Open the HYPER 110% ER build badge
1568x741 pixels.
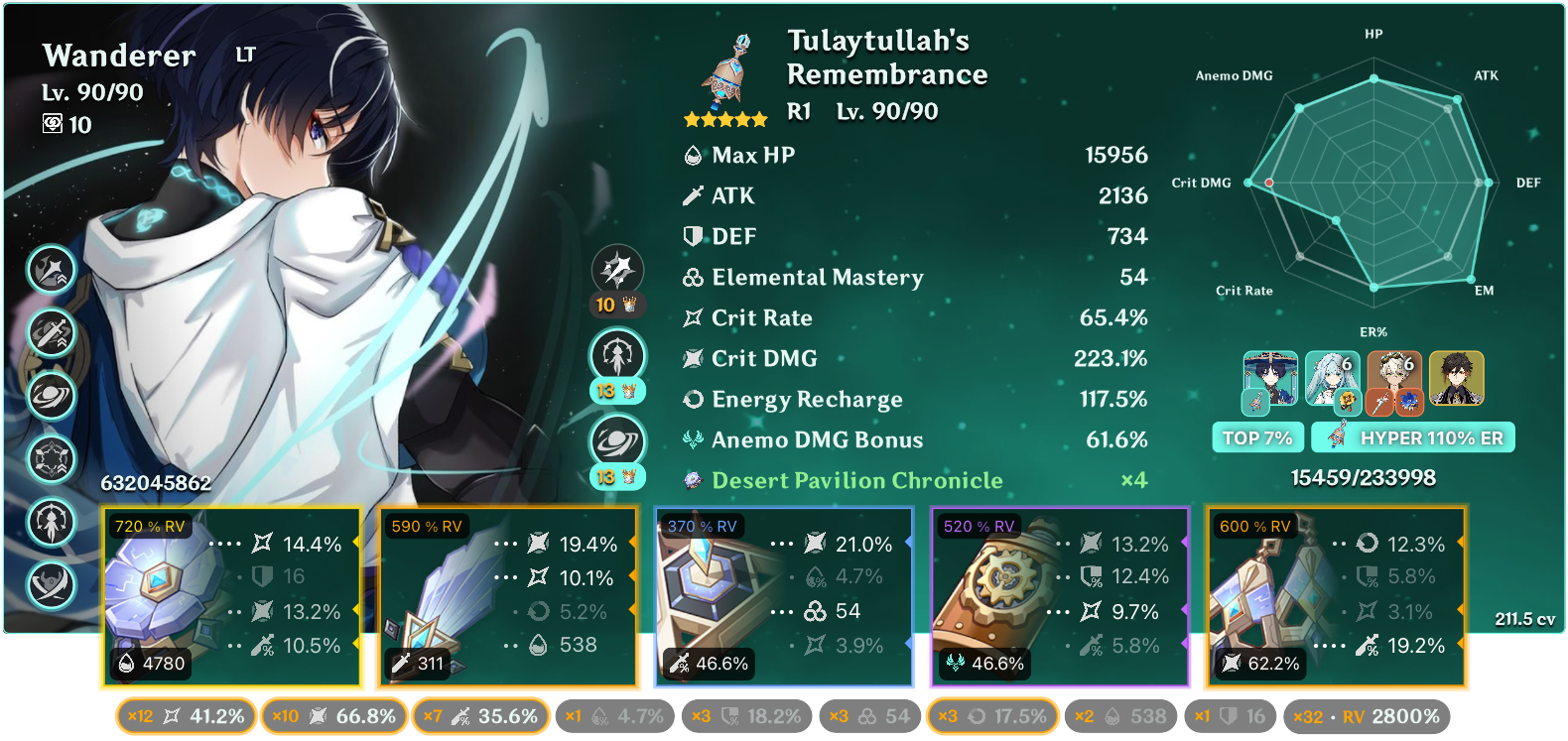point(1413,436)
